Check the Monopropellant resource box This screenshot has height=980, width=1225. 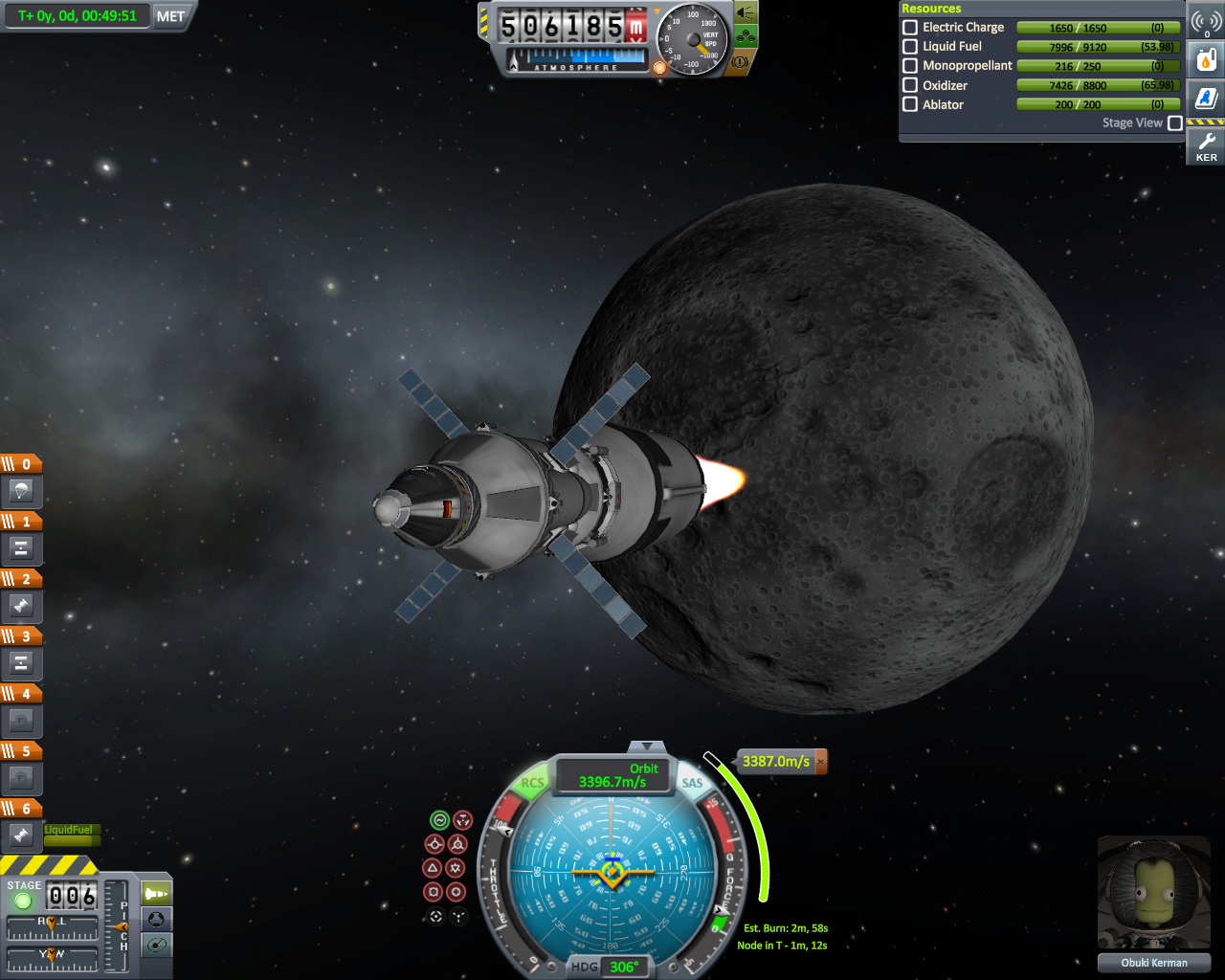click(910, 66)
